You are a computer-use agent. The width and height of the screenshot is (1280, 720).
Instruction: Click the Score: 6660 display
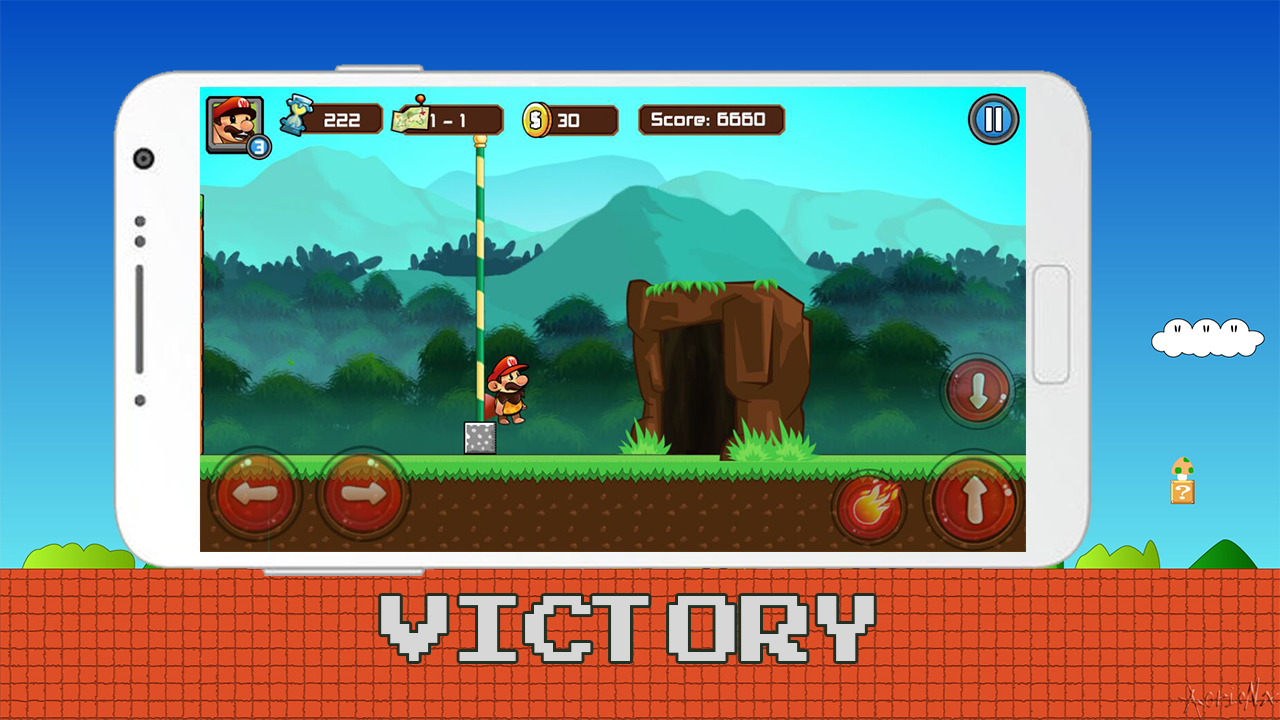pyautogui.click(x=710, y=119)
